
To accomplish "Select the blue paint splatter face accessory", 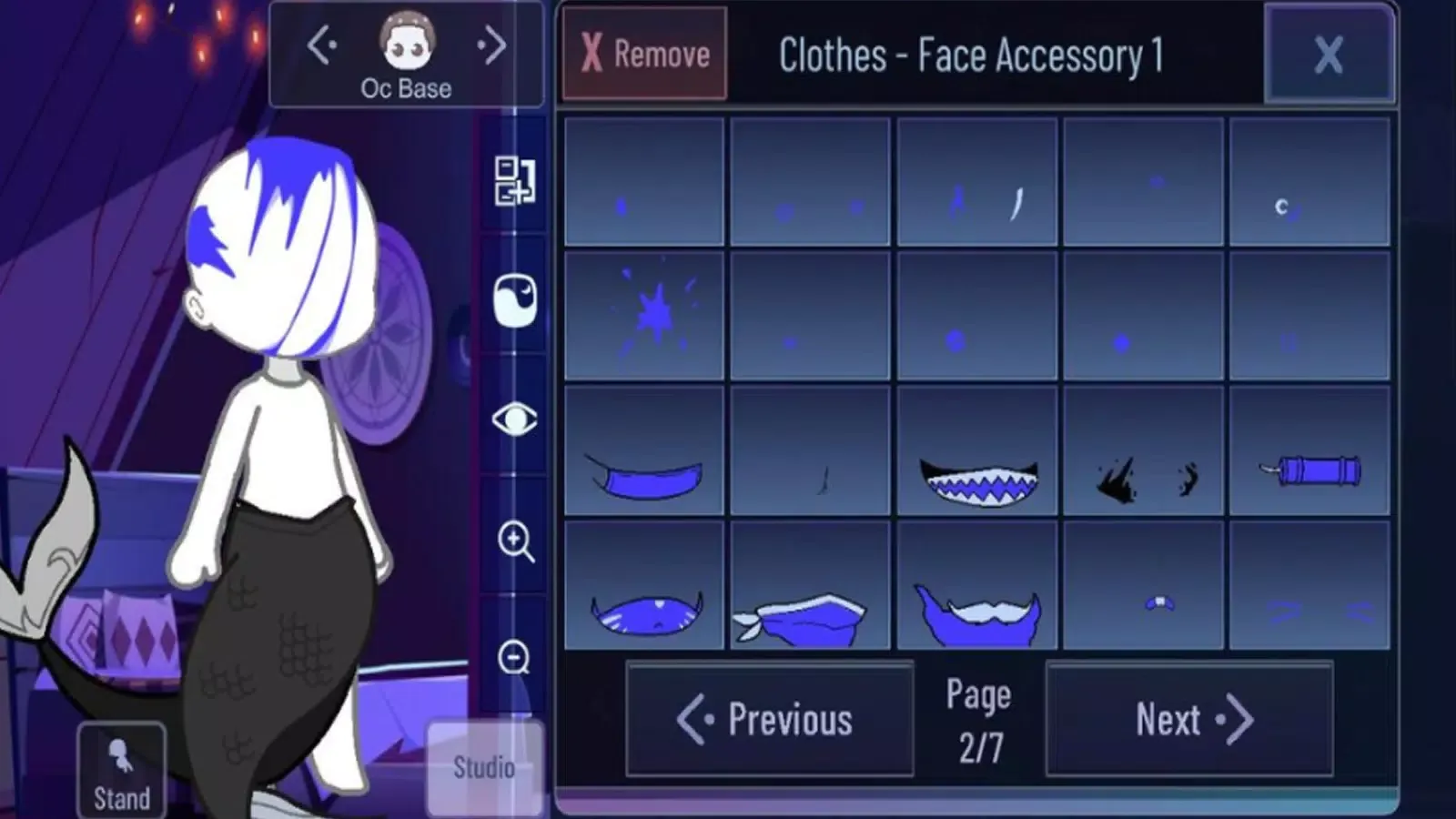I will (x=643, y=314).
